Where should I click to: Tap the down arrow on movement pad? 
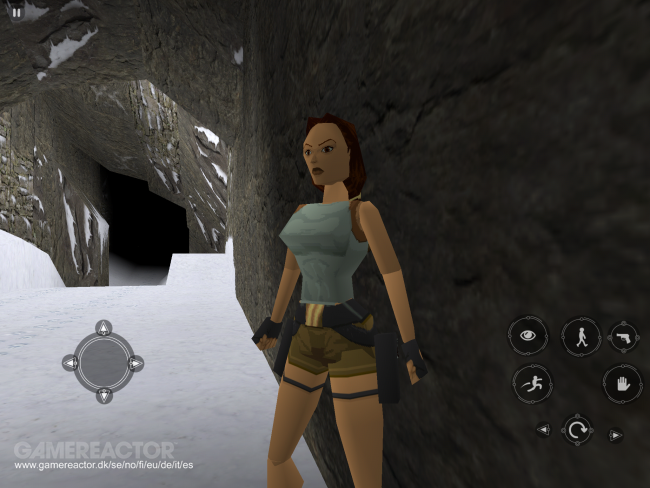point(104,396)
